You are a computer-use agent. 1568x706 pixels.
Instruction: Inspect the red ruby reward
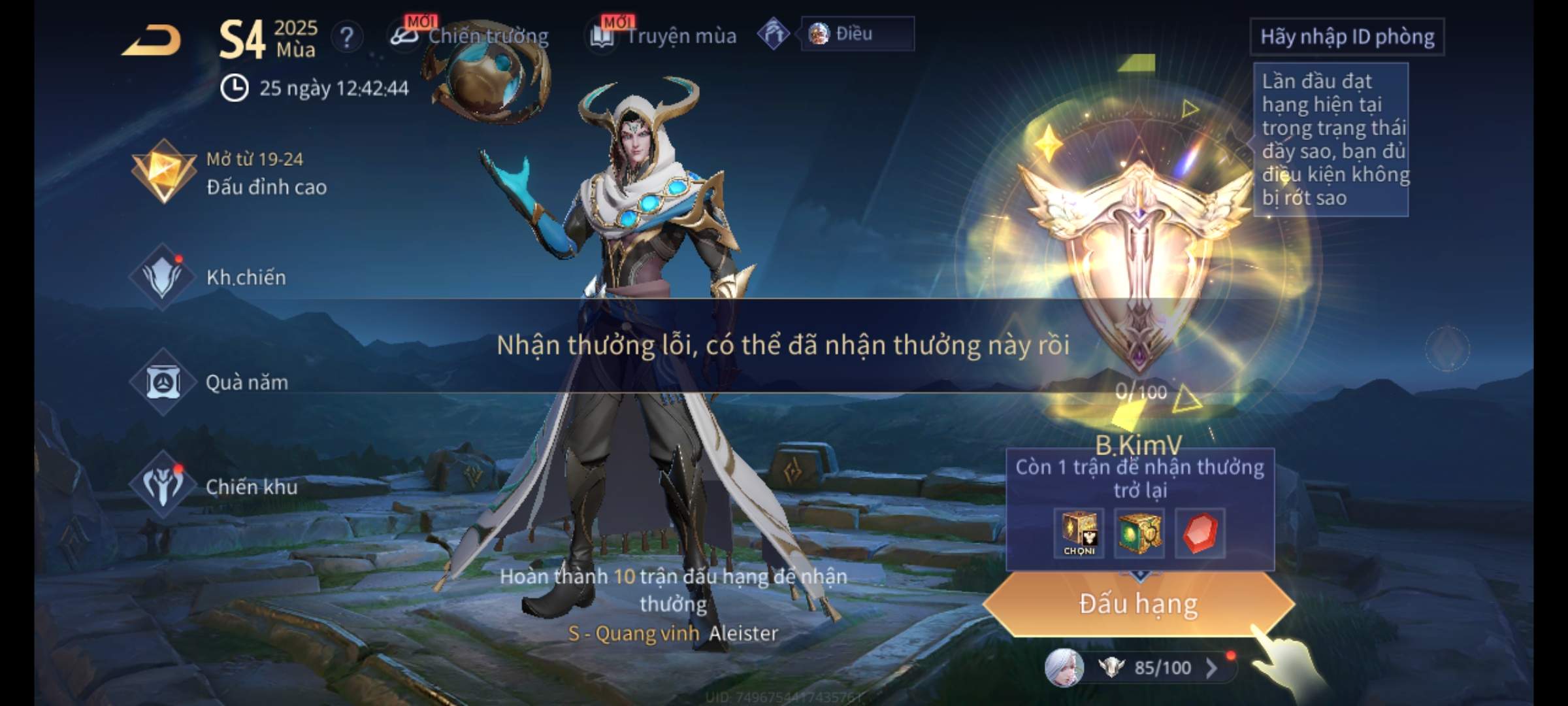tap(1200, 533)
